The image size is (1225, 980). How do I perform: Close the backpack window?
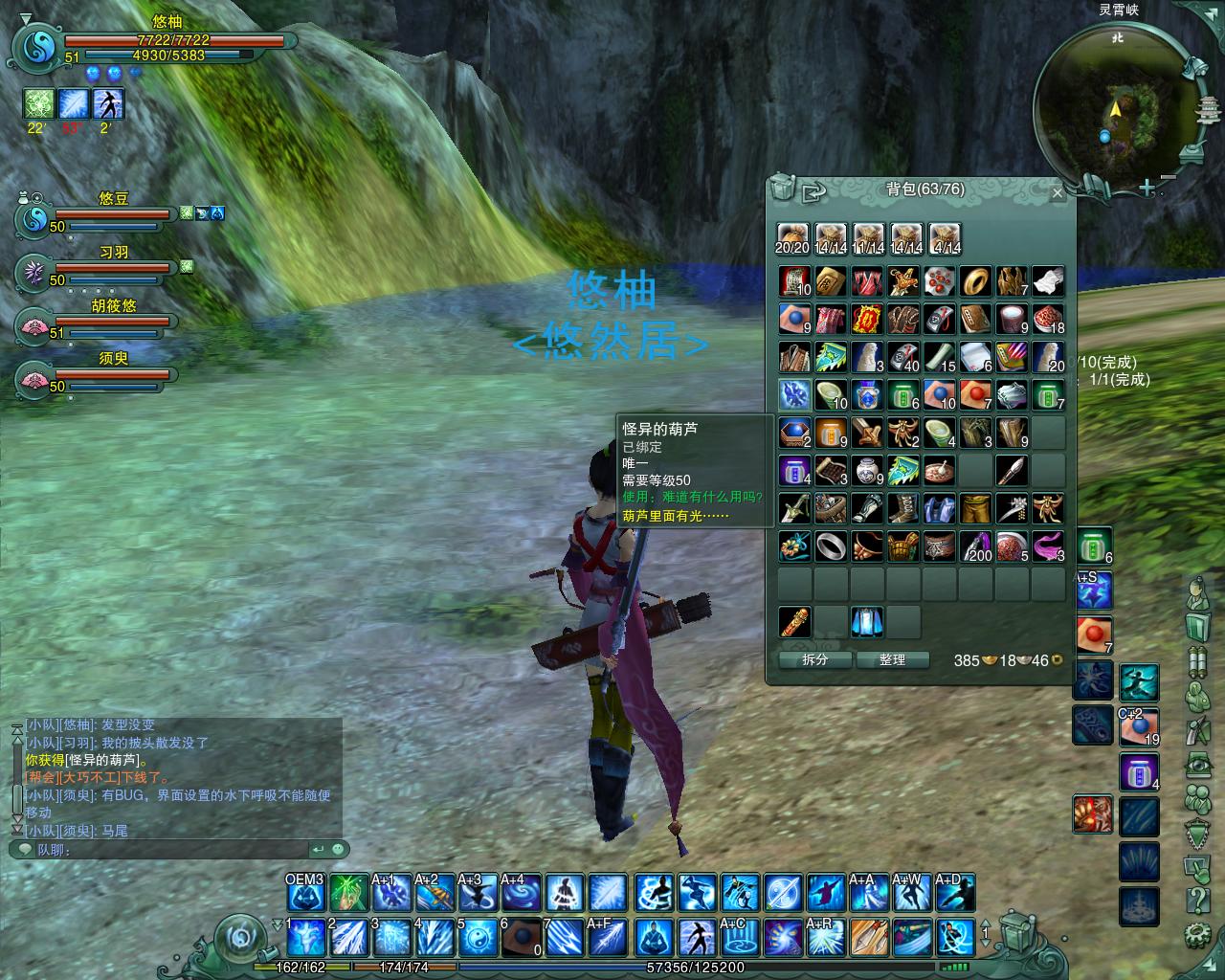point(1057,192)
